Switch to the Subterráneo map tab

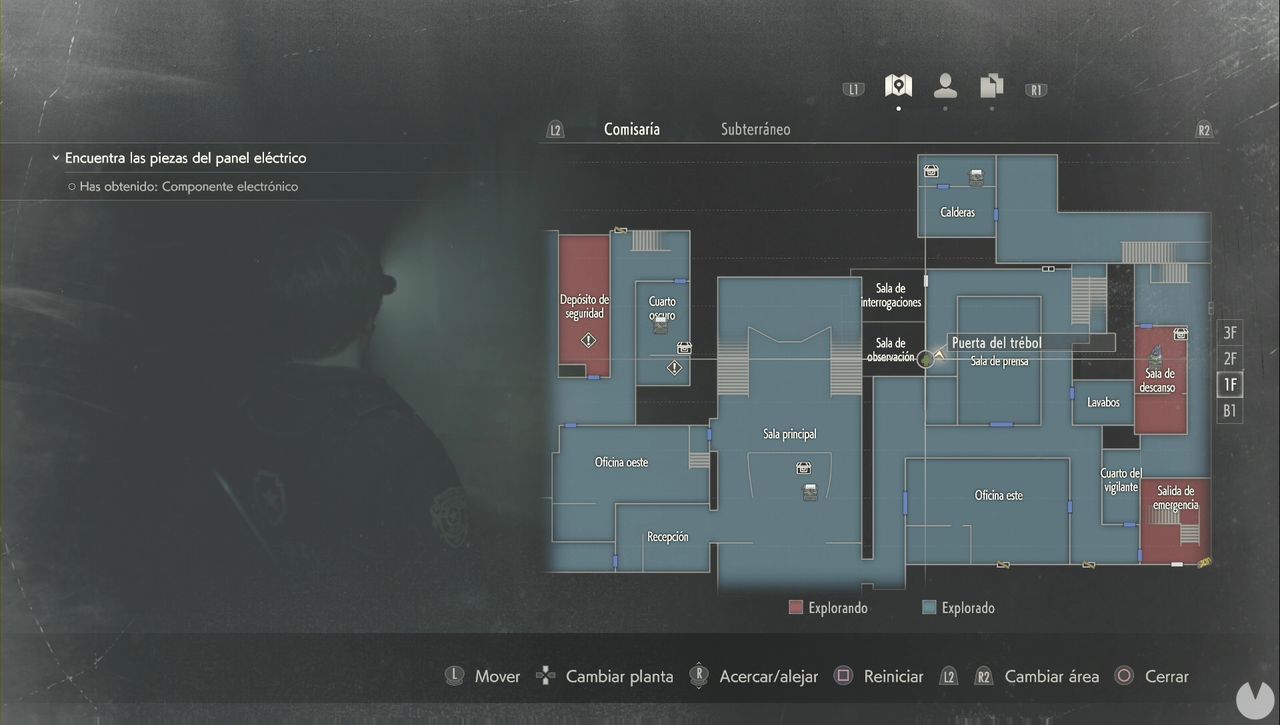[755, 129]
